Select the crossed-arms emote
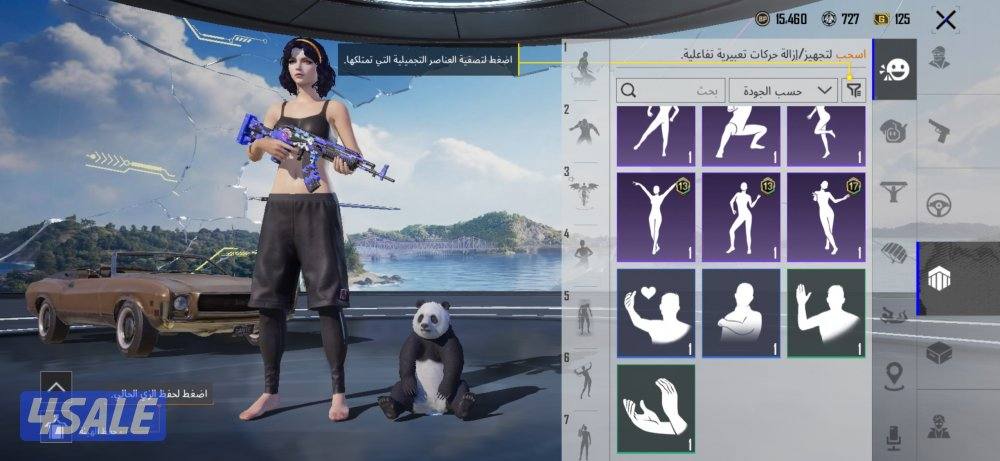The image size is (1000, 461). pos(741,312)
